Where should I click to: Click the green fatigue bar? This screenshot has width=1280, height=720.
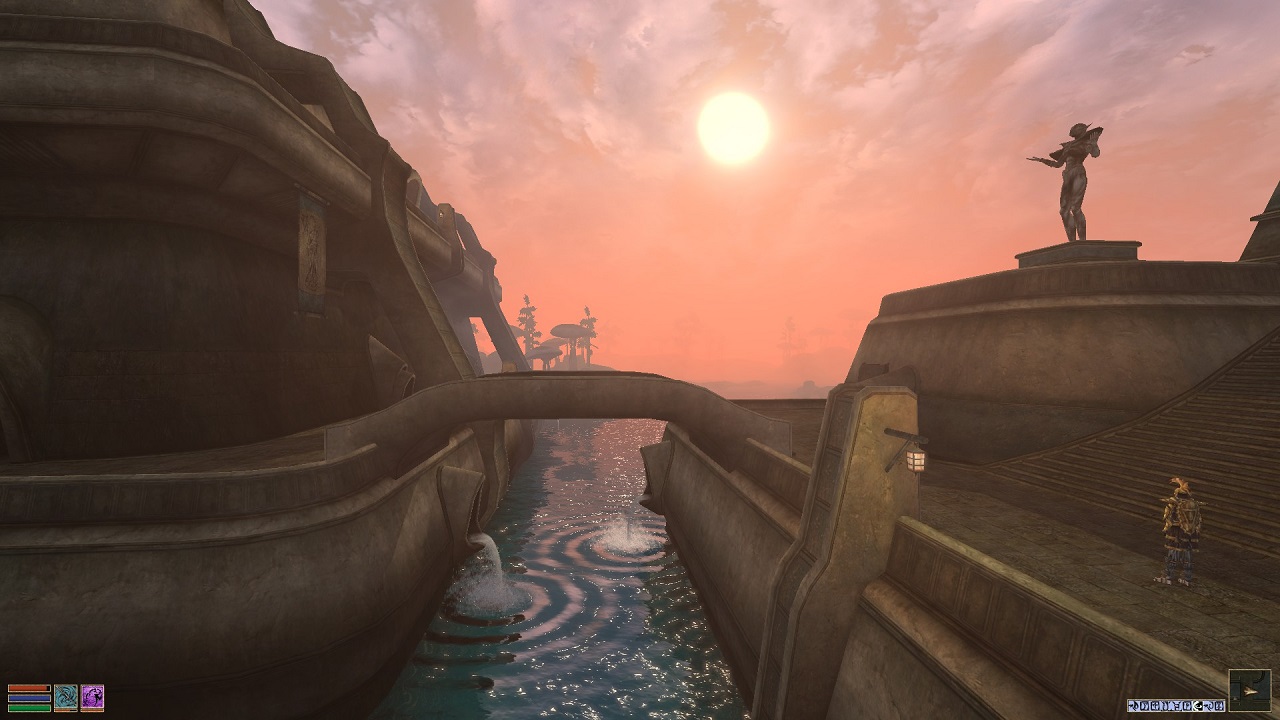(x=29, y=708)
